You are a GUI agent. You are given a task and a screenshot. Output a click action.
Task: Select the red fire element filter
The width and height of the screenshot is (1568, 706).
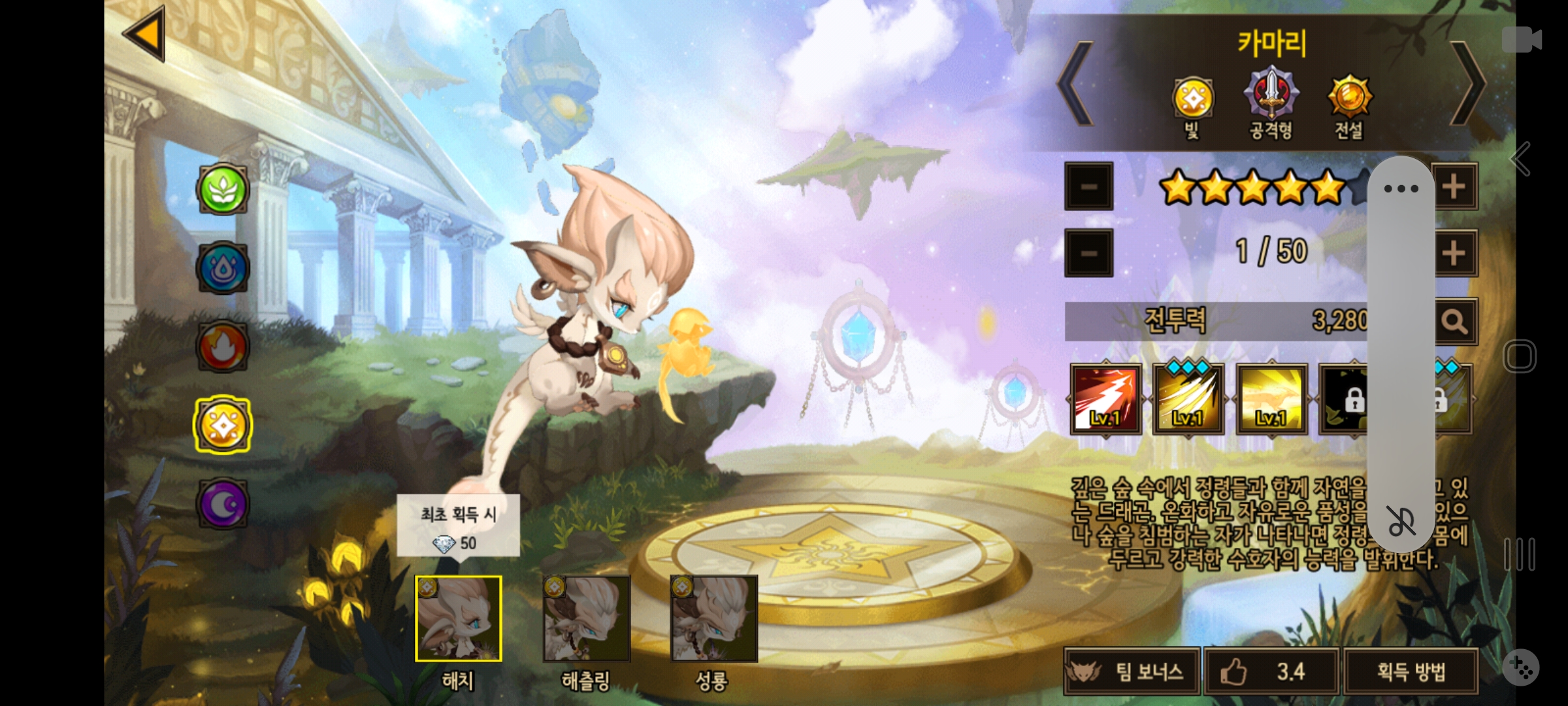223,346
